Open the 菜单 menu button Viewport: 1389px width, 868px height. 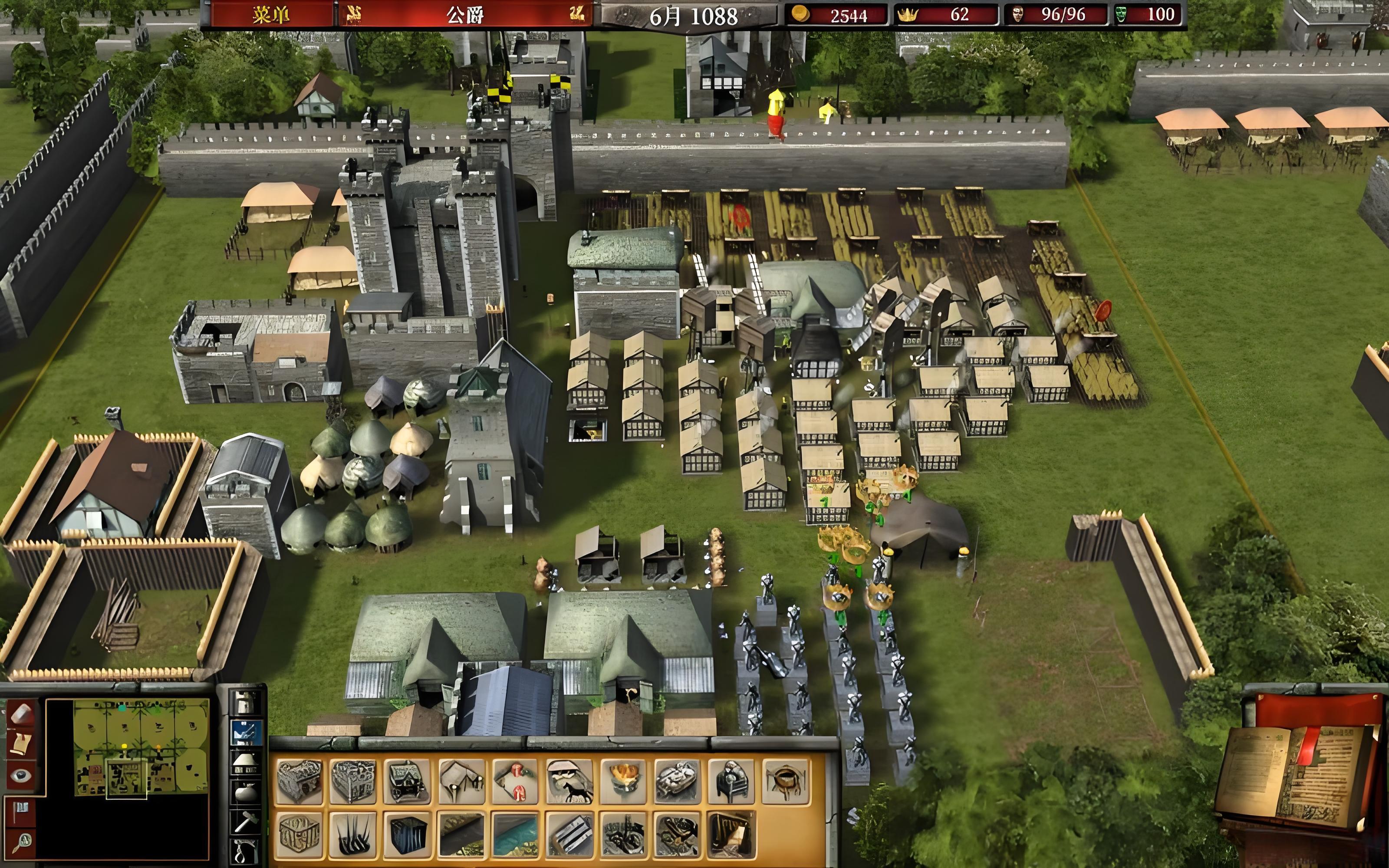pos(271,14)
